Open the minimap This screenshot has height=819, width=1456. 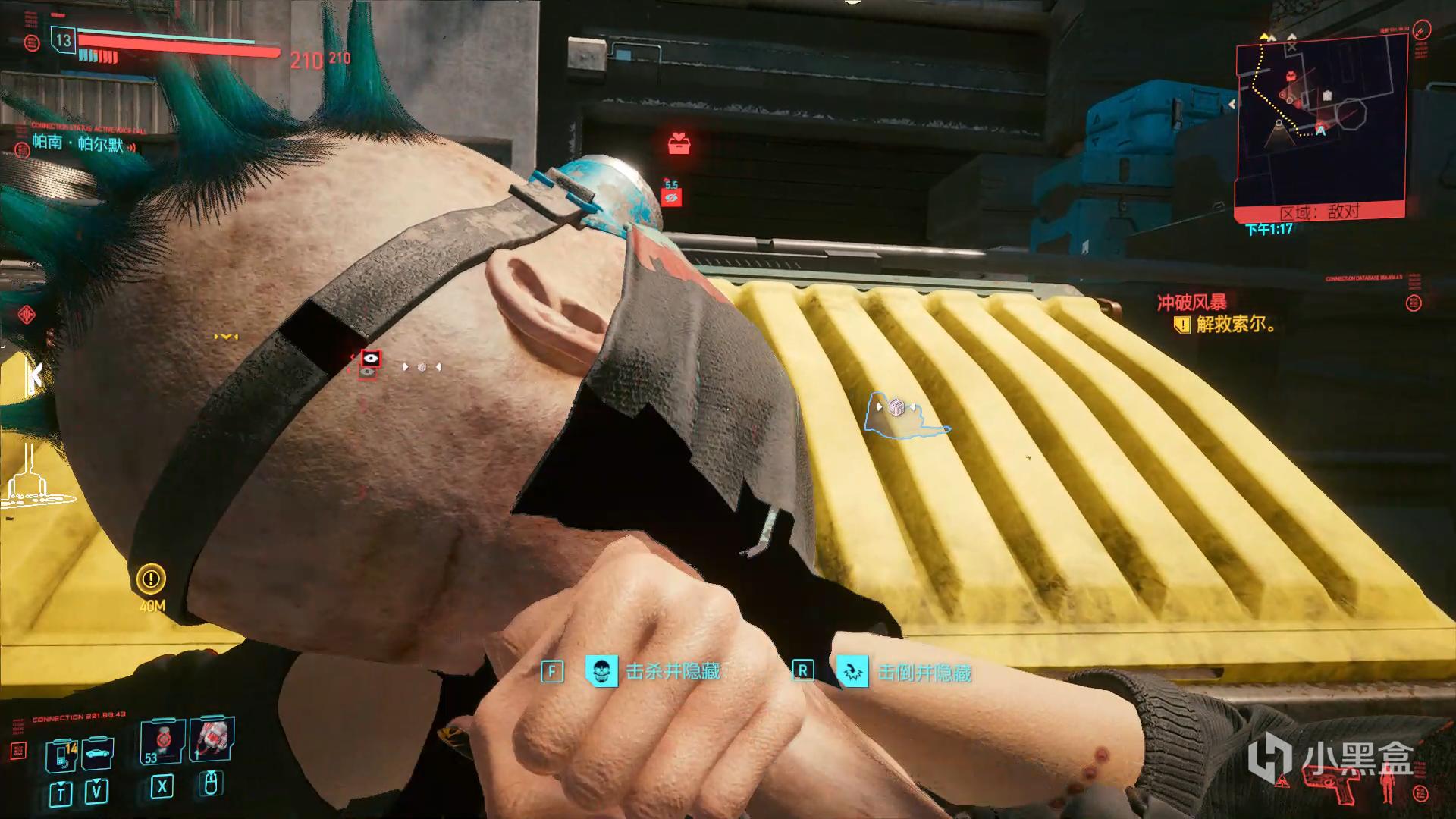[x=1321, y=121]
